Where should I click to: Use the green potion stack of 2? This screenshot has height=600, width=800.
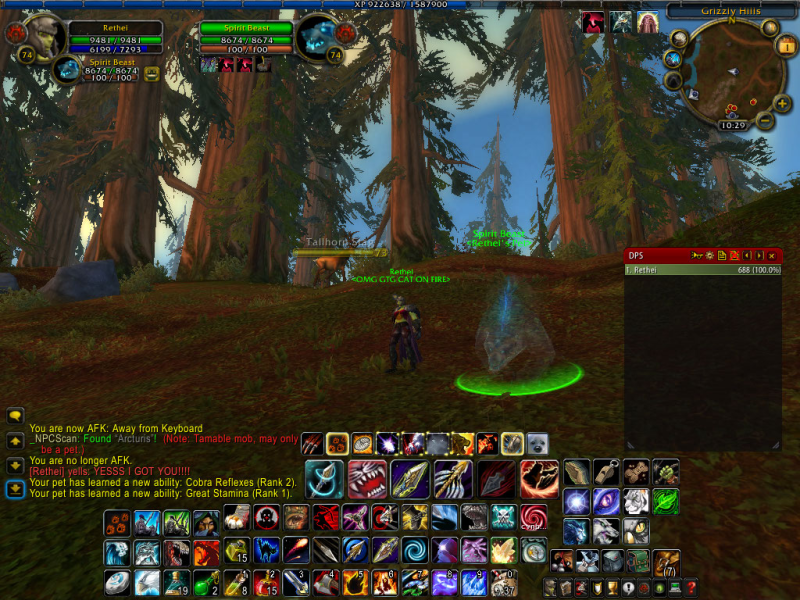pyautogui.click(x=205, y=582)
